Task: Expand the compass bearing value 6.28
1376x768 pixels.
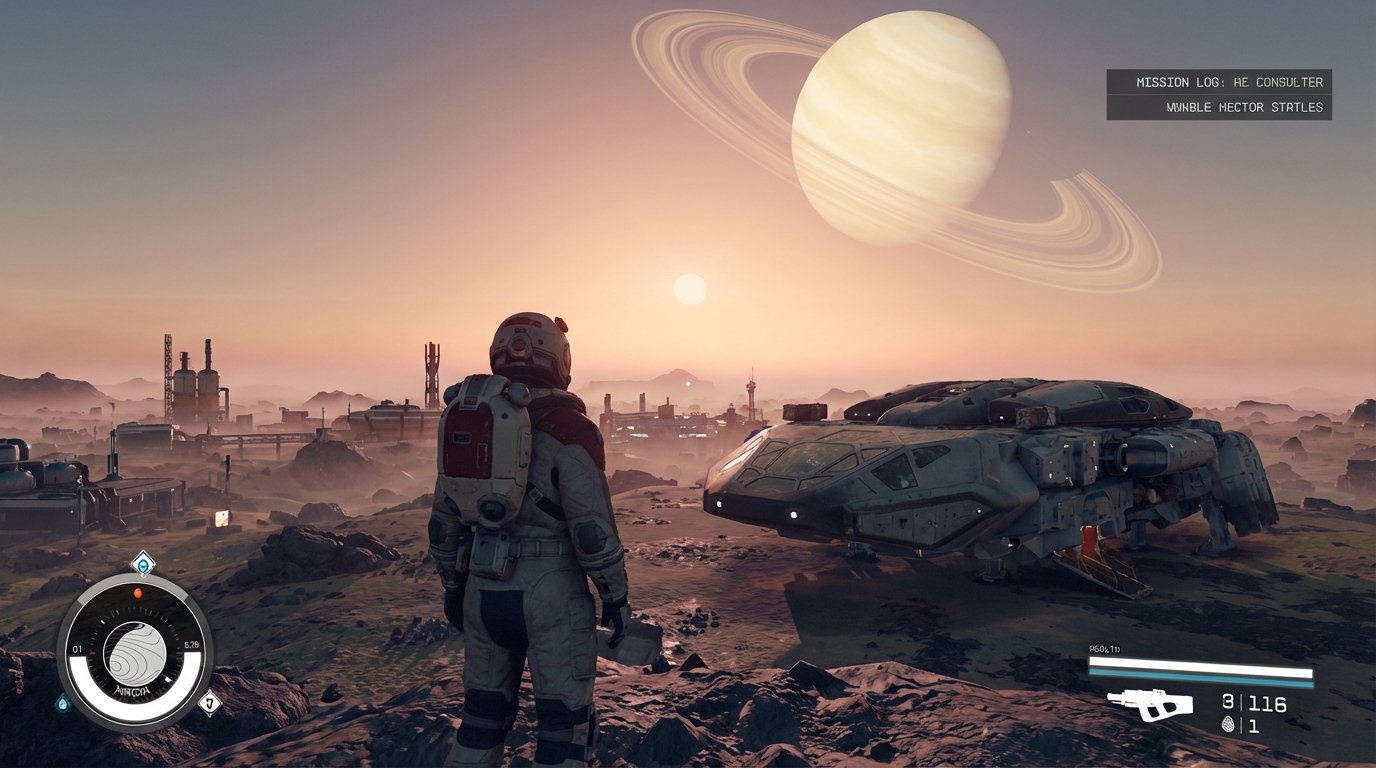Action: tap(190, 644)
